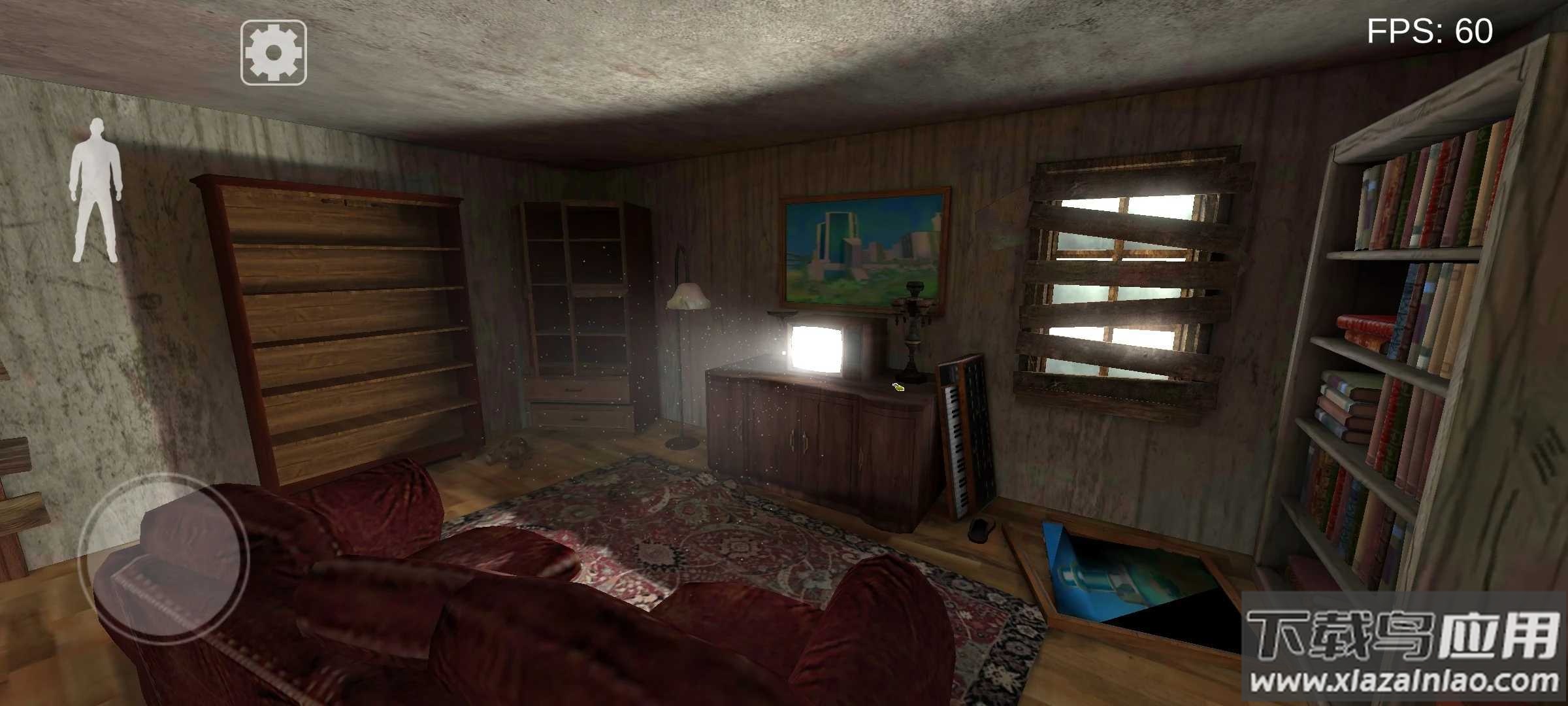
Task: Toggle the standing figure stance icon
Action: pos(97,191)
